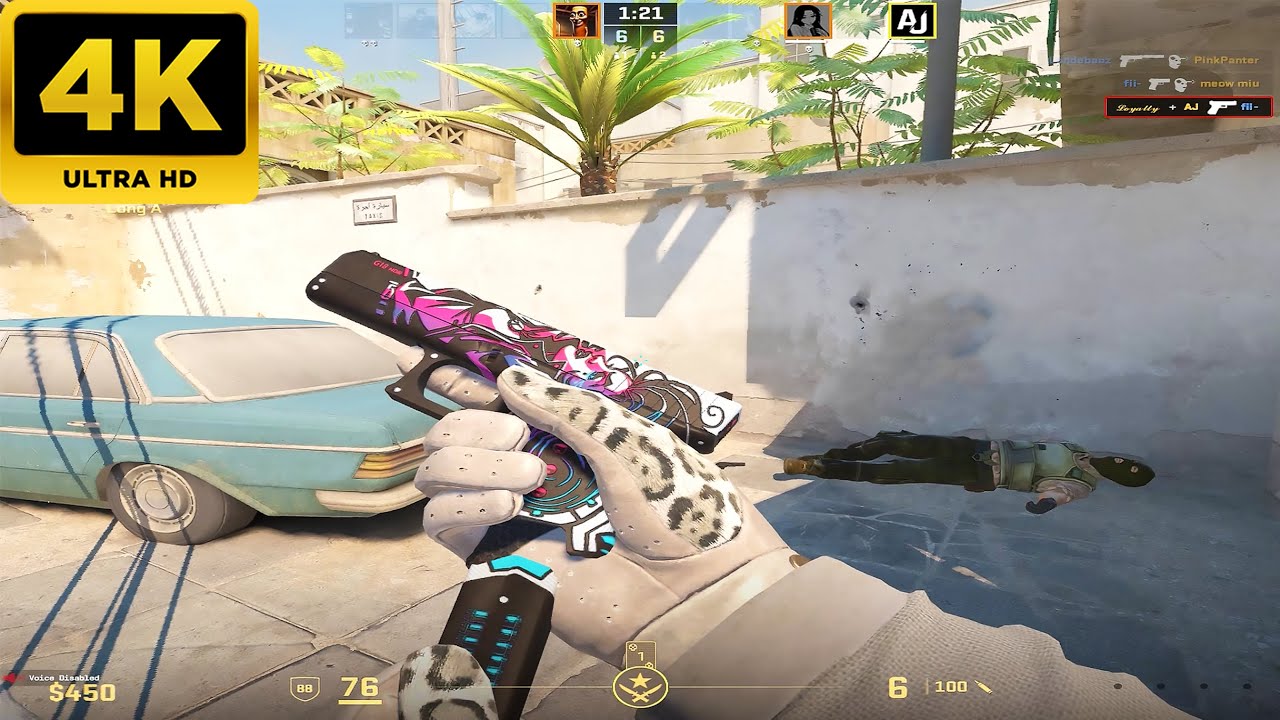This screenshot has height=720, width=1280.
Task: Click the highlighted AJ kill feed entry
Action: [1188, 107]
